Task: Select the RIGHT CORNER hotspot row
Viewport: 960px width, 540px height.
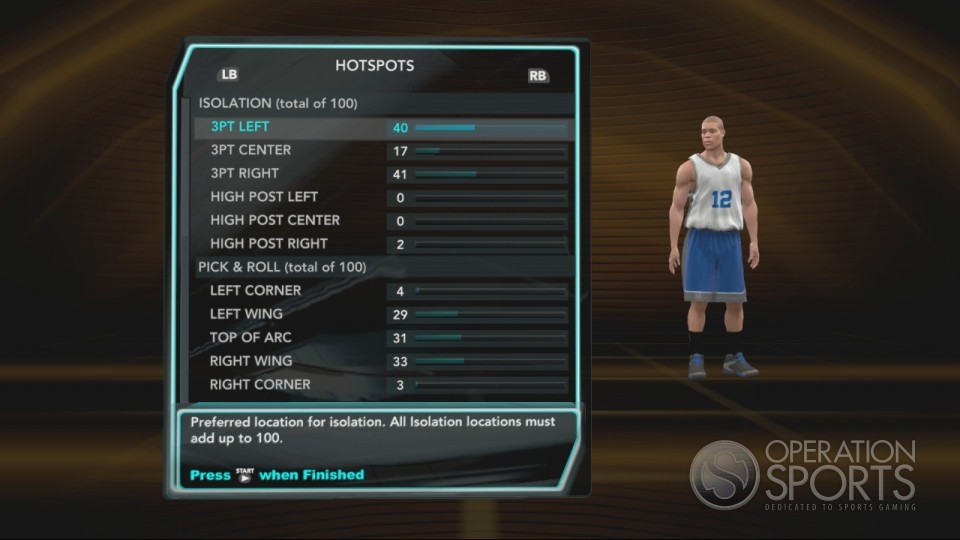Action: [260, 385]
